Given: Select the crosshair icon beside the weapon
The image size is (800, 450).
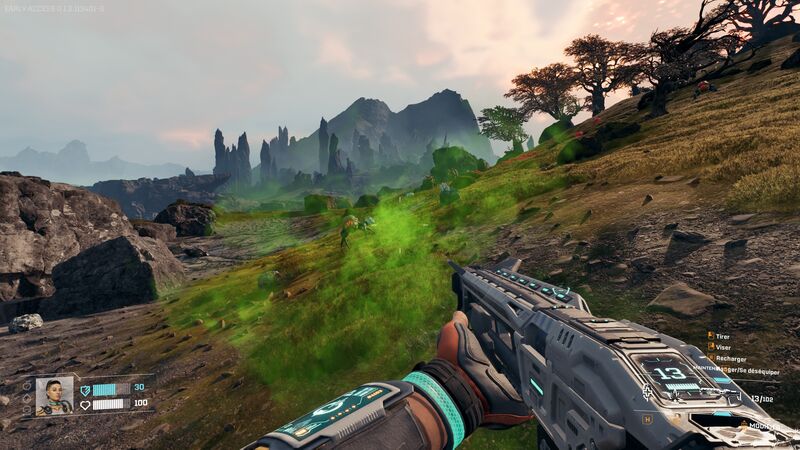Looking at the screenshot, I should 647,392.
